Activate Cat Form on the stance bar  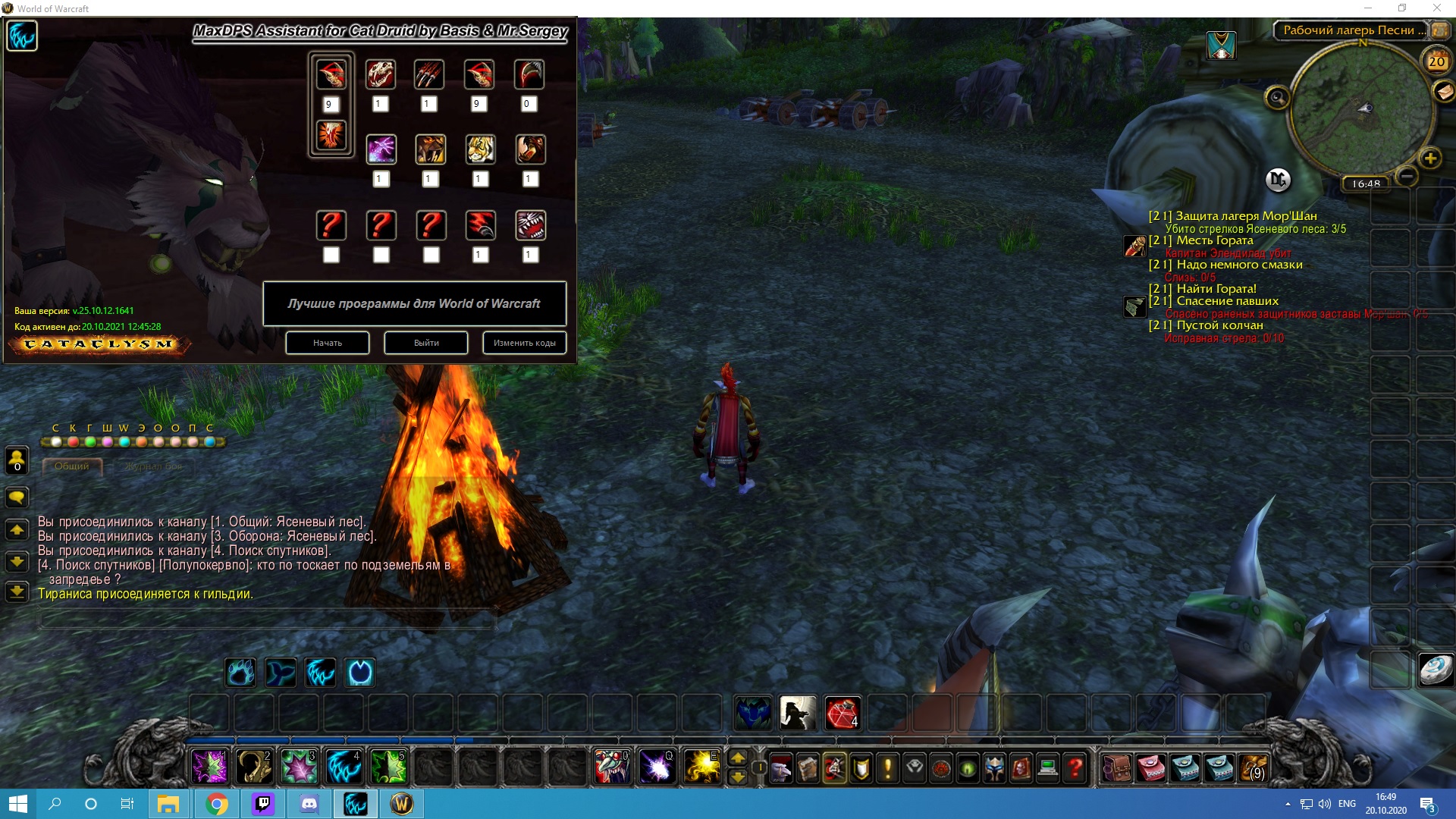pyautogui.click(x=320, y=673)
